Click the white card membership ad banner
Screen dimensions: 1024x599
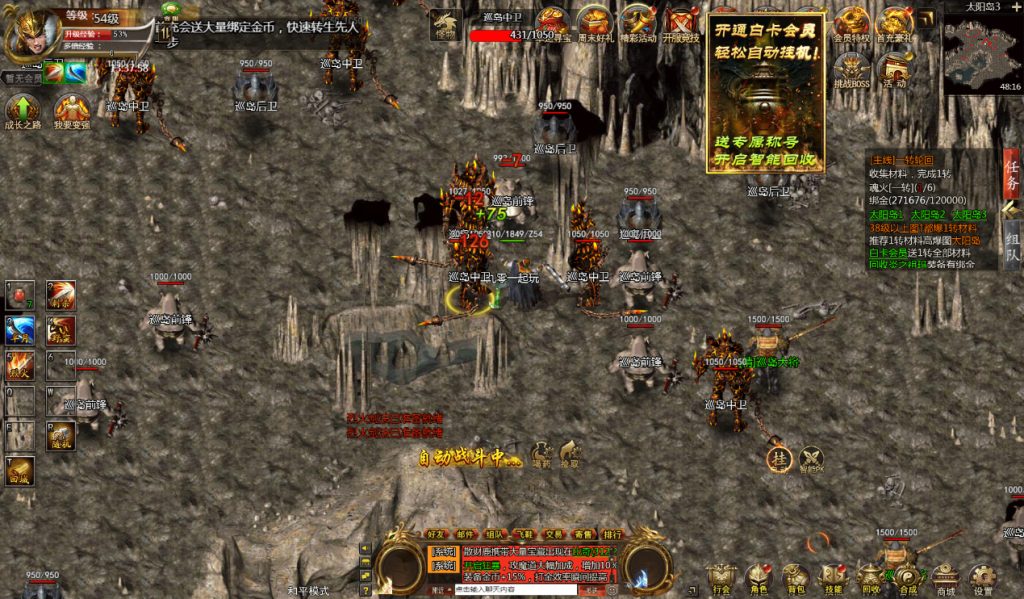[766, 92]
